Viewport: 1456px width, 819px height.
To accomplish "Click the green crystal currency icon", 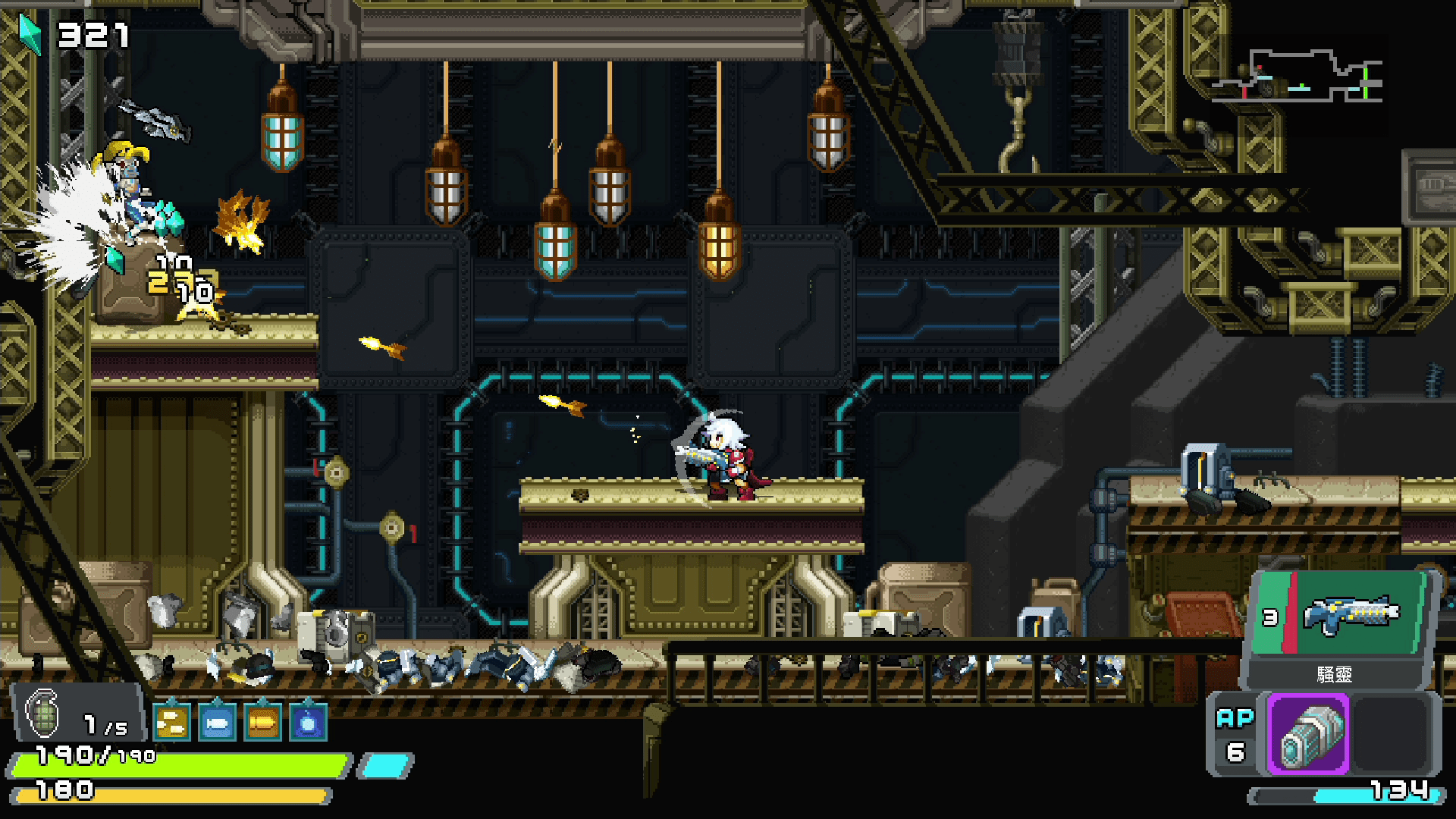I will (x=30, y=33).
